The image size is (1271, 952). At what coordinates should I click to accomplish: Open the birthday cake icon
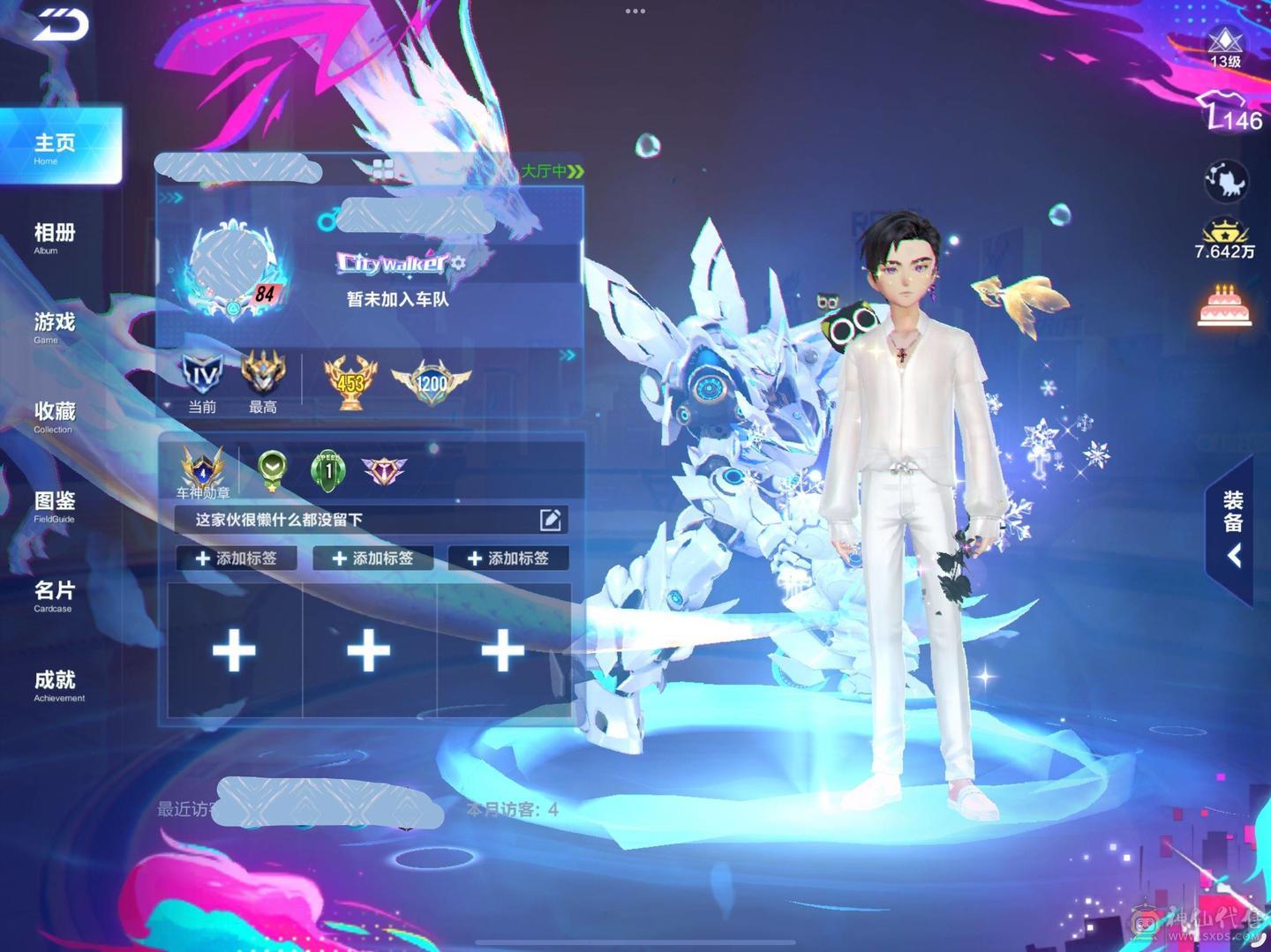(1224, 306)
